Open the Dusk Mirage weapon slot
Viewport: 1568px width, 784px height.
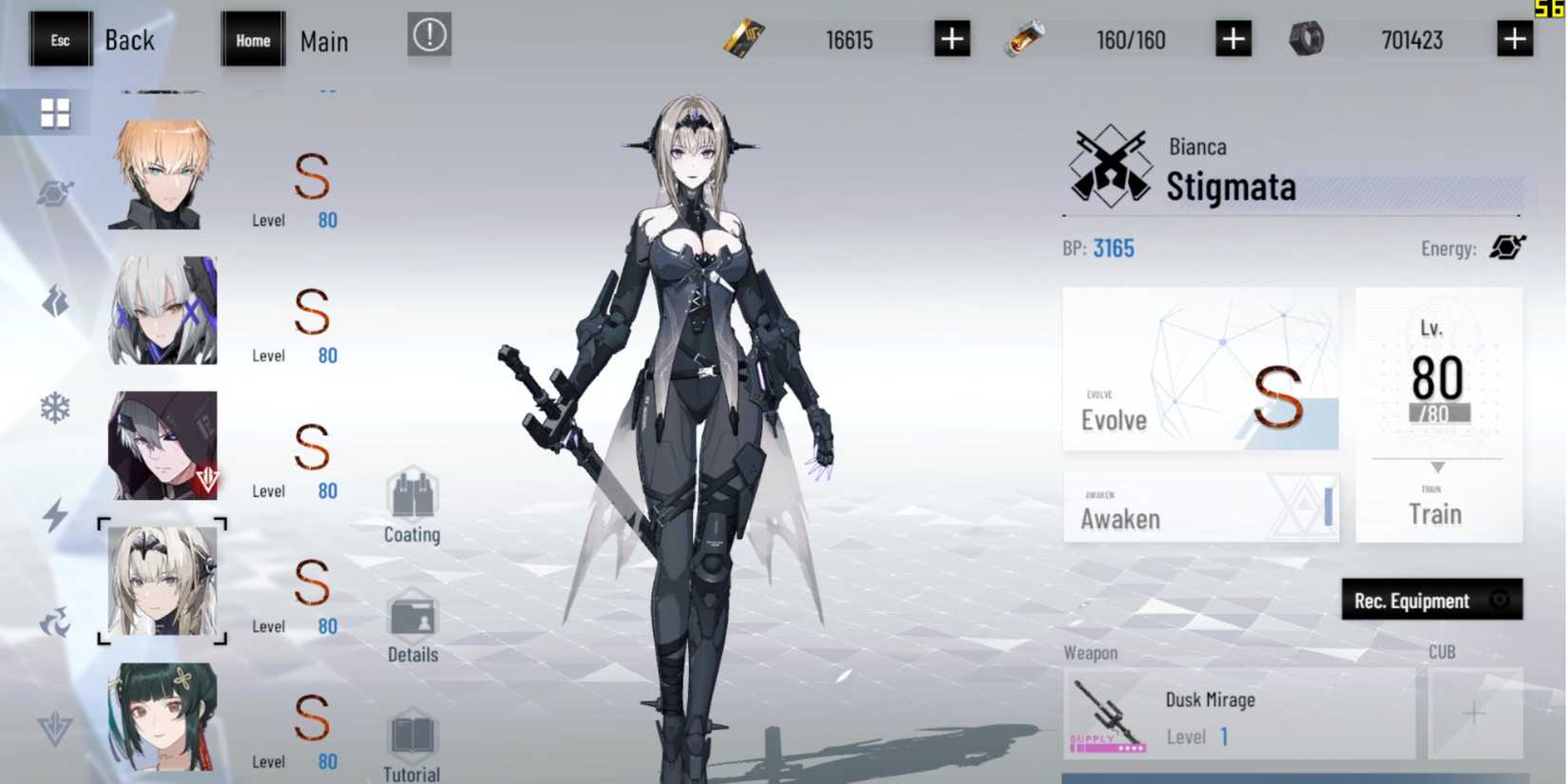(1235, 713)
